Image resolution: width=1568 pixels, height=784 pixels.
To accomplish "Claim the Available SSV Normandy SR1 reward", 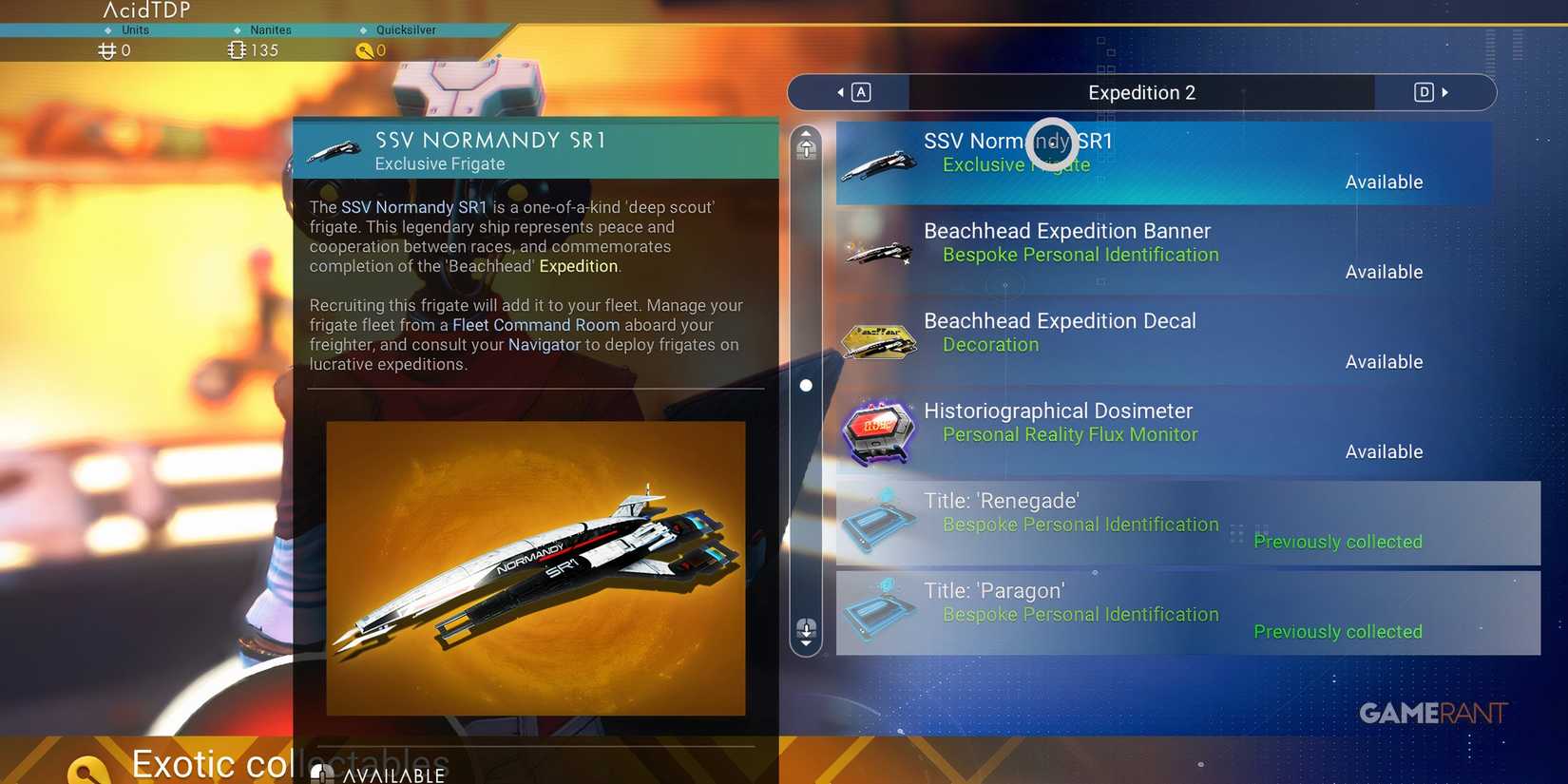I will pos(1384,181).
